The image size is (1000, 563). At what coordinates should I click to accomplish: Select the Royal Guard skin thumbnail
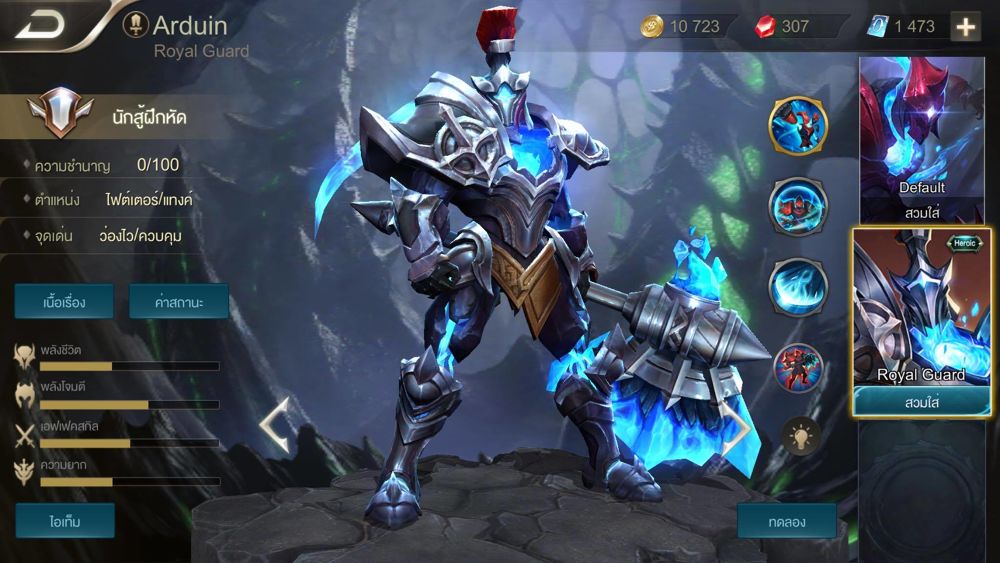[921, 310]
